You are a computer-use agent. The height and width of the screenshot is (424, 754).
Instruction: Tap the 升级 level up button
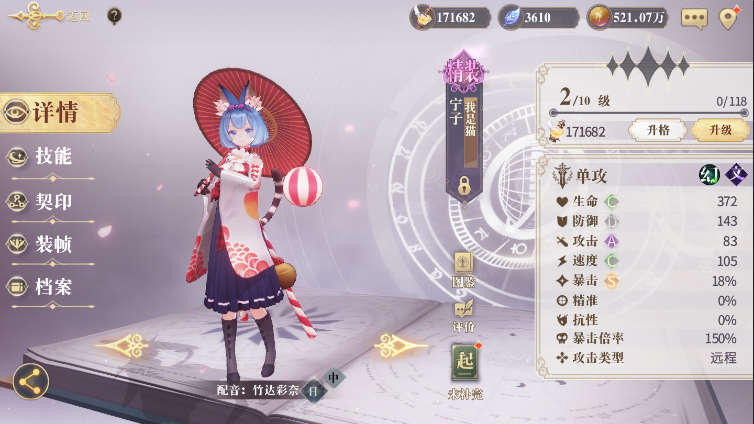click(x=719, y=131)
